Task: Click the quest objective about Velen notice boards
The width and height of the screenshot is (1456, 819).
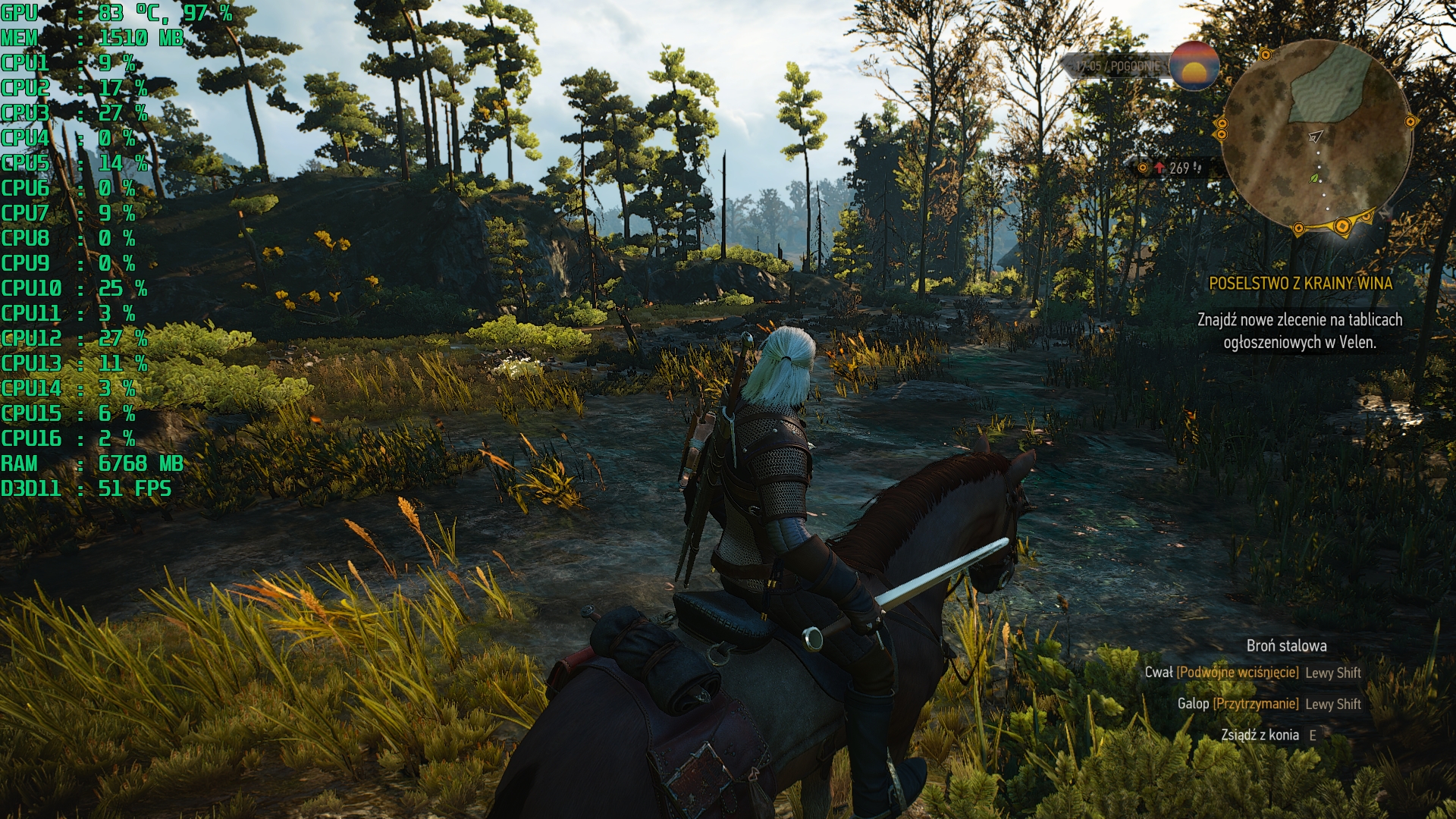Action: pyautogui.click(x=1300, y=331)
